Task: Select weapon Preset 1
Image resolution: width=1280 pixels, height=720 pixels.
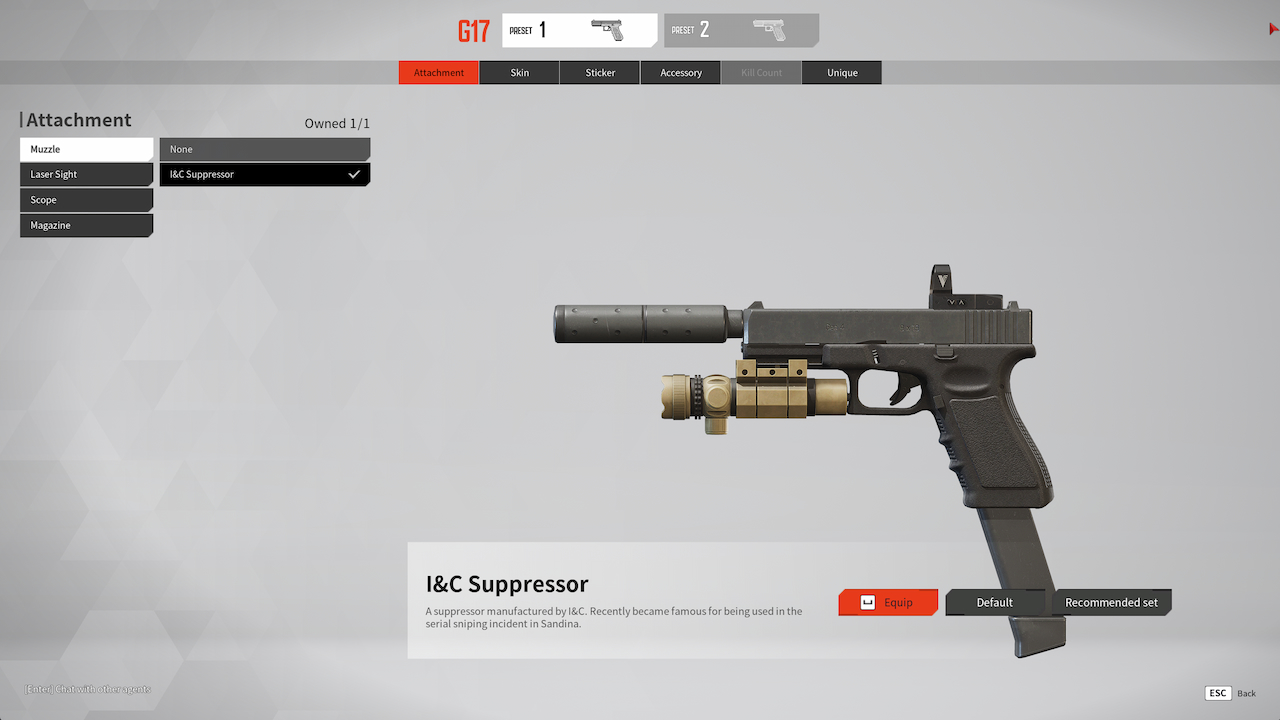Action: click(580, 30)
